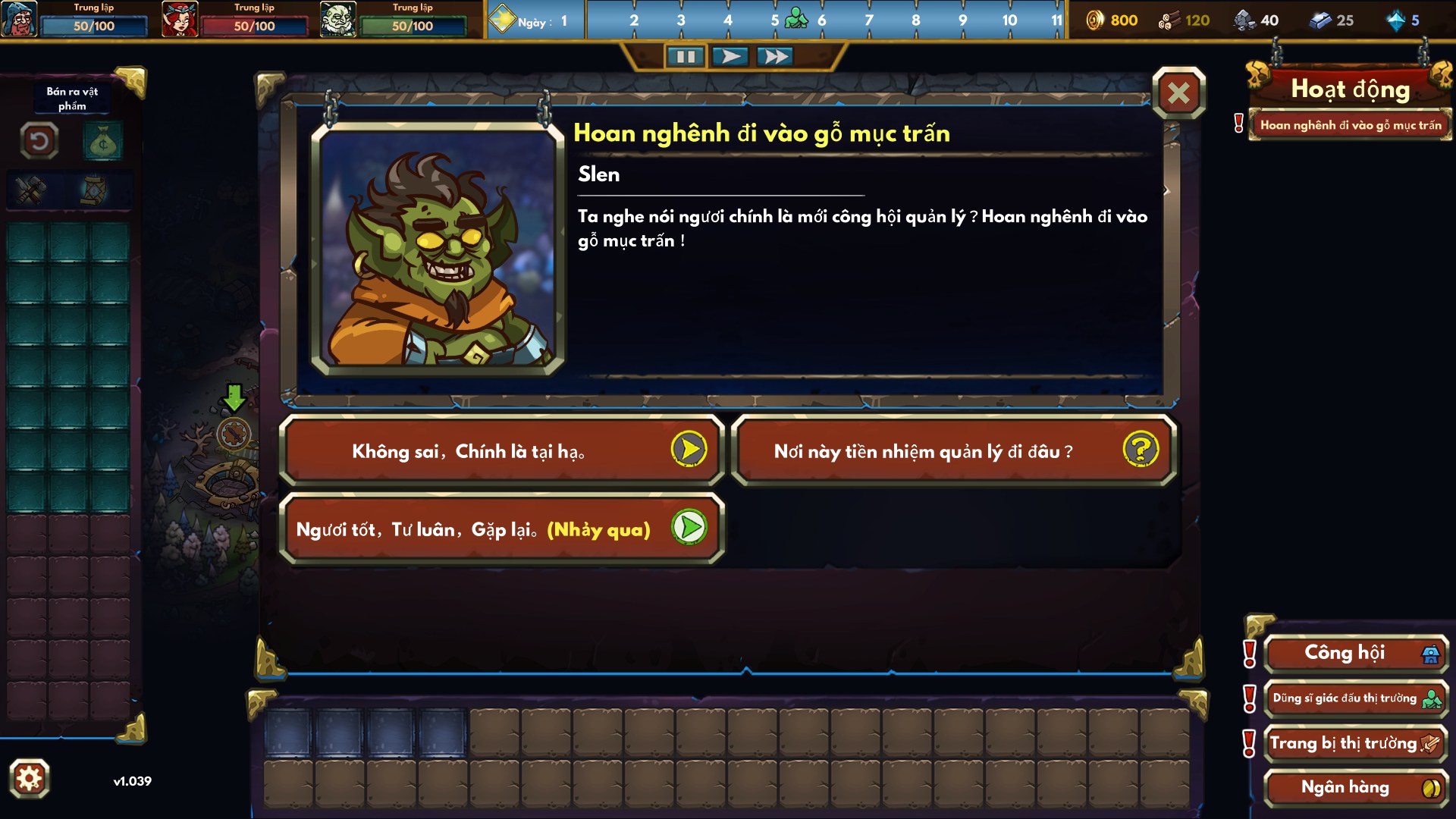Open the 'Công hội' panel
This screenshot has height=819, width=1456.
click(1355, 654)
